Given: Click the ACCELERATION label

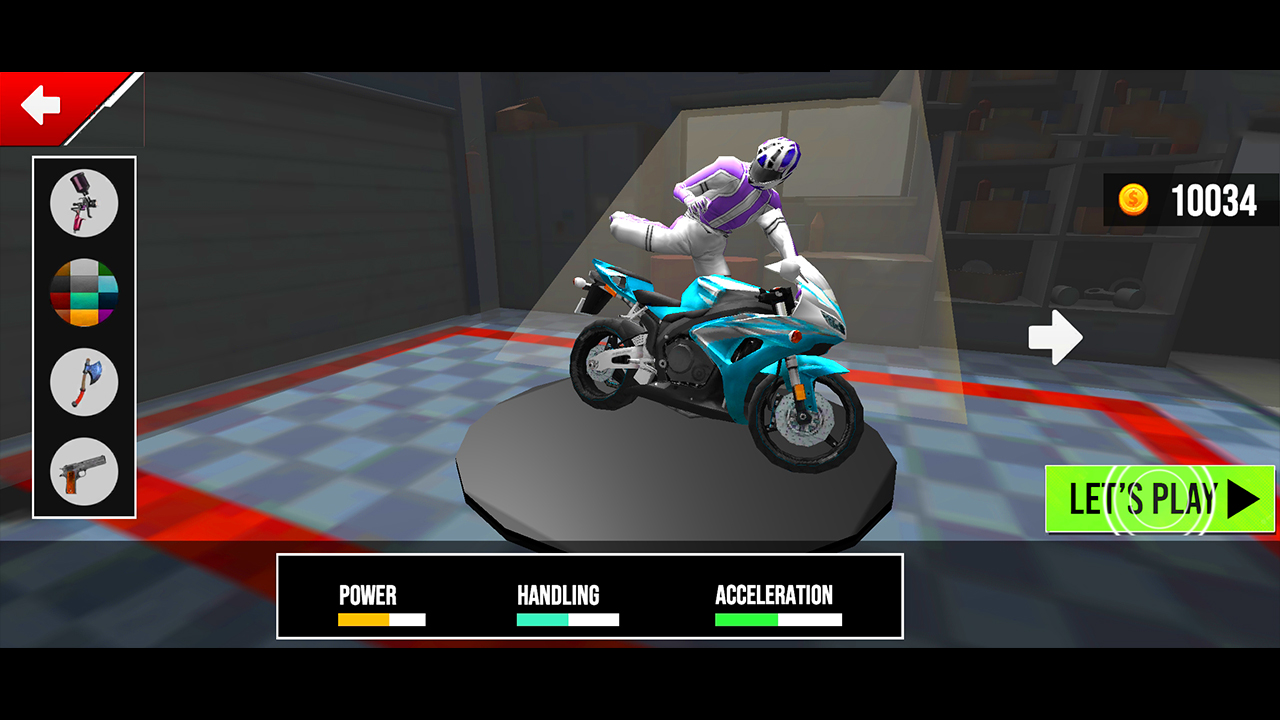Looking at the screenshot, I should click(773, 595).
